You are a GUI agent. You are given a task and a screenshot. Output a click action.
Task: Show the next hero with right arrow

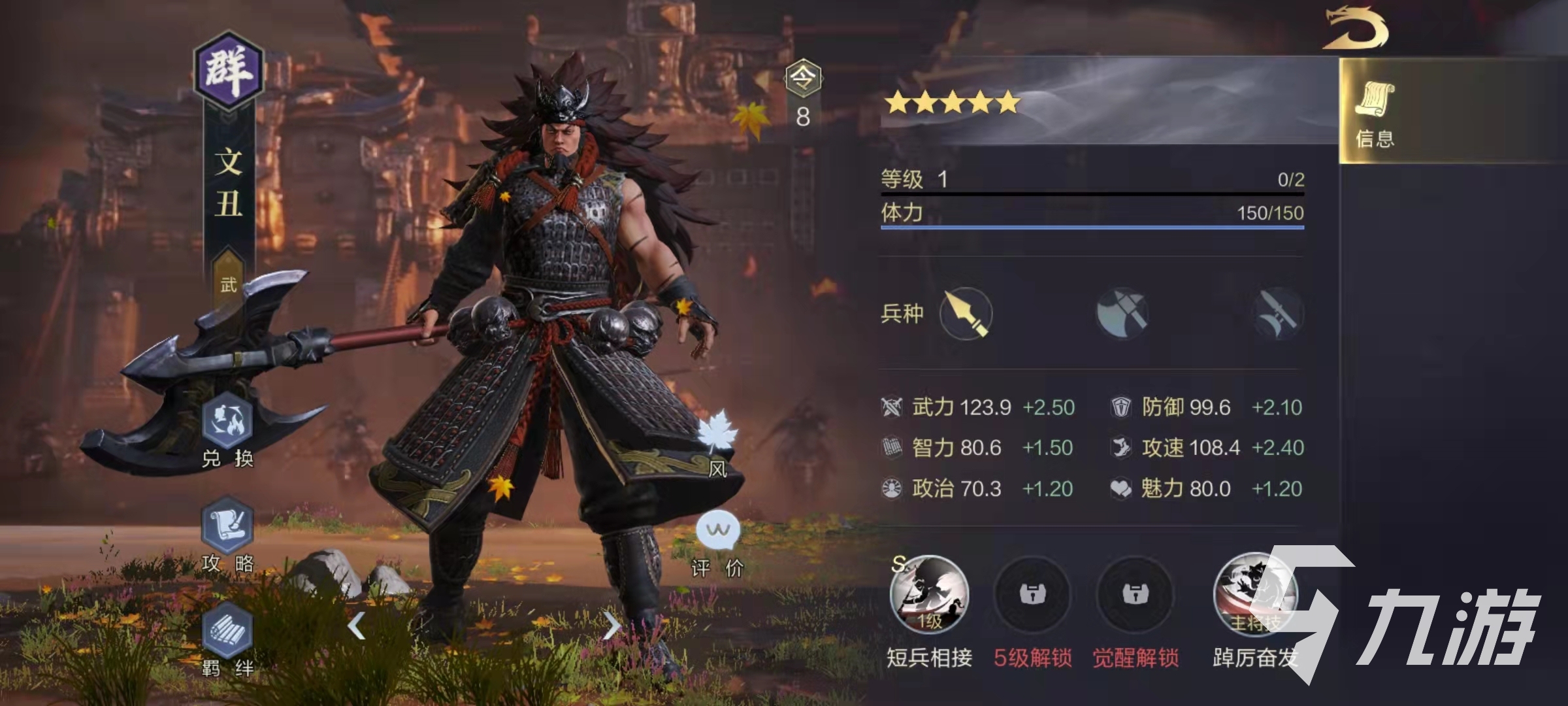click(611, 626)
